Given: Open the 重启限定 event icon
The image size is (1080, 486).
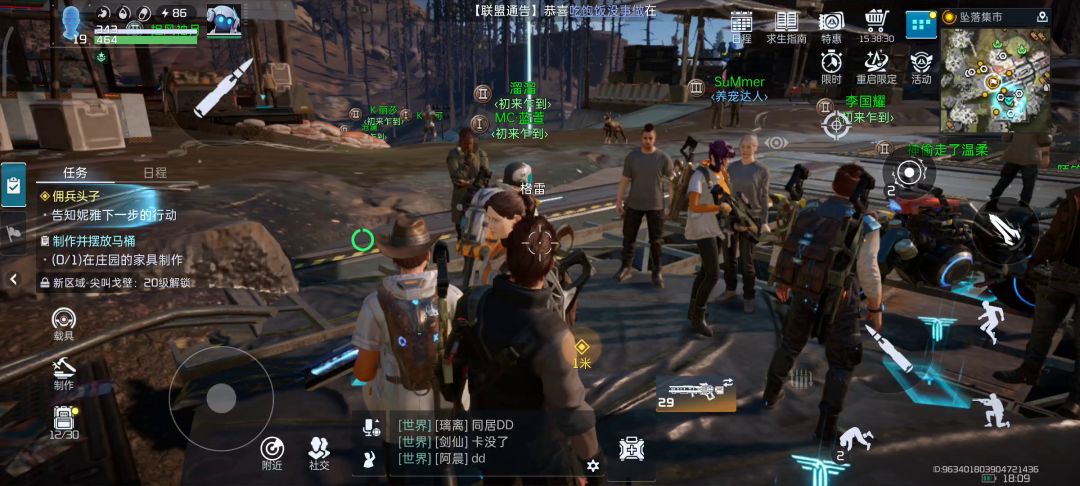Looking at the screenshot, I should [x=876, y=65].
